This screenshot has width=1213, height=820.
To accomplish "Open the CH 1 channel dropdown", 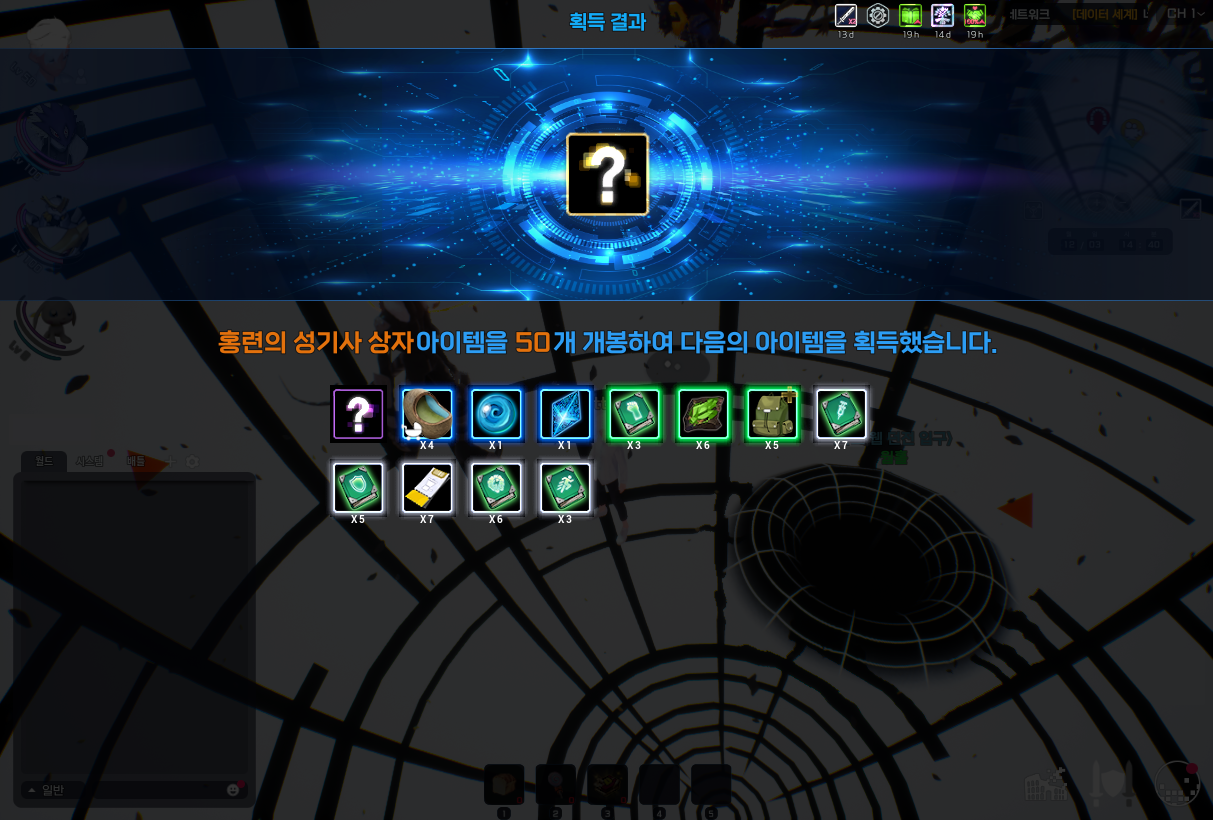I will pos(1185,14).
